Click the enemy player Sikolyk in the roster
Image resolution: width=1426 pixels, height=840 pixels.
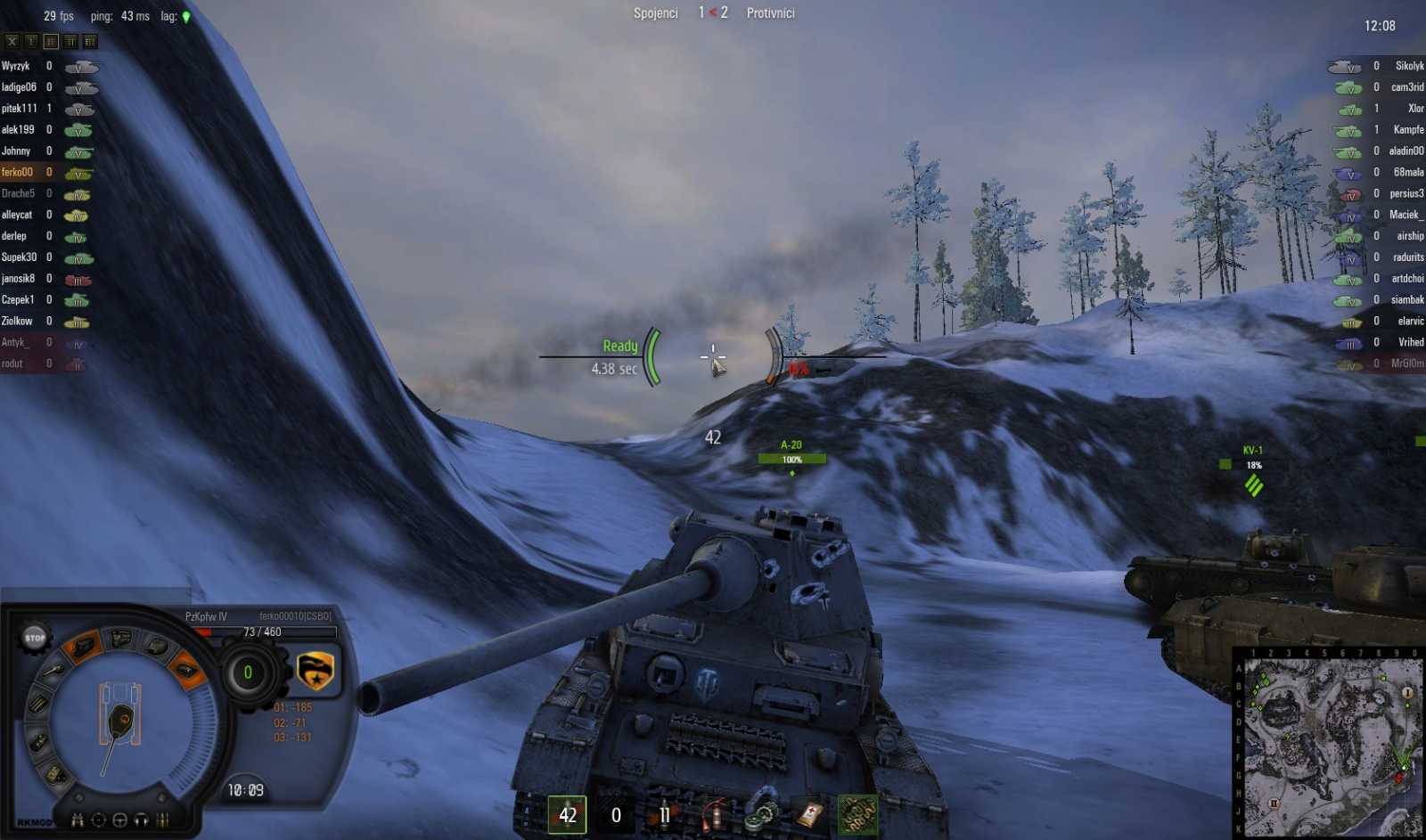[1408, 65]
